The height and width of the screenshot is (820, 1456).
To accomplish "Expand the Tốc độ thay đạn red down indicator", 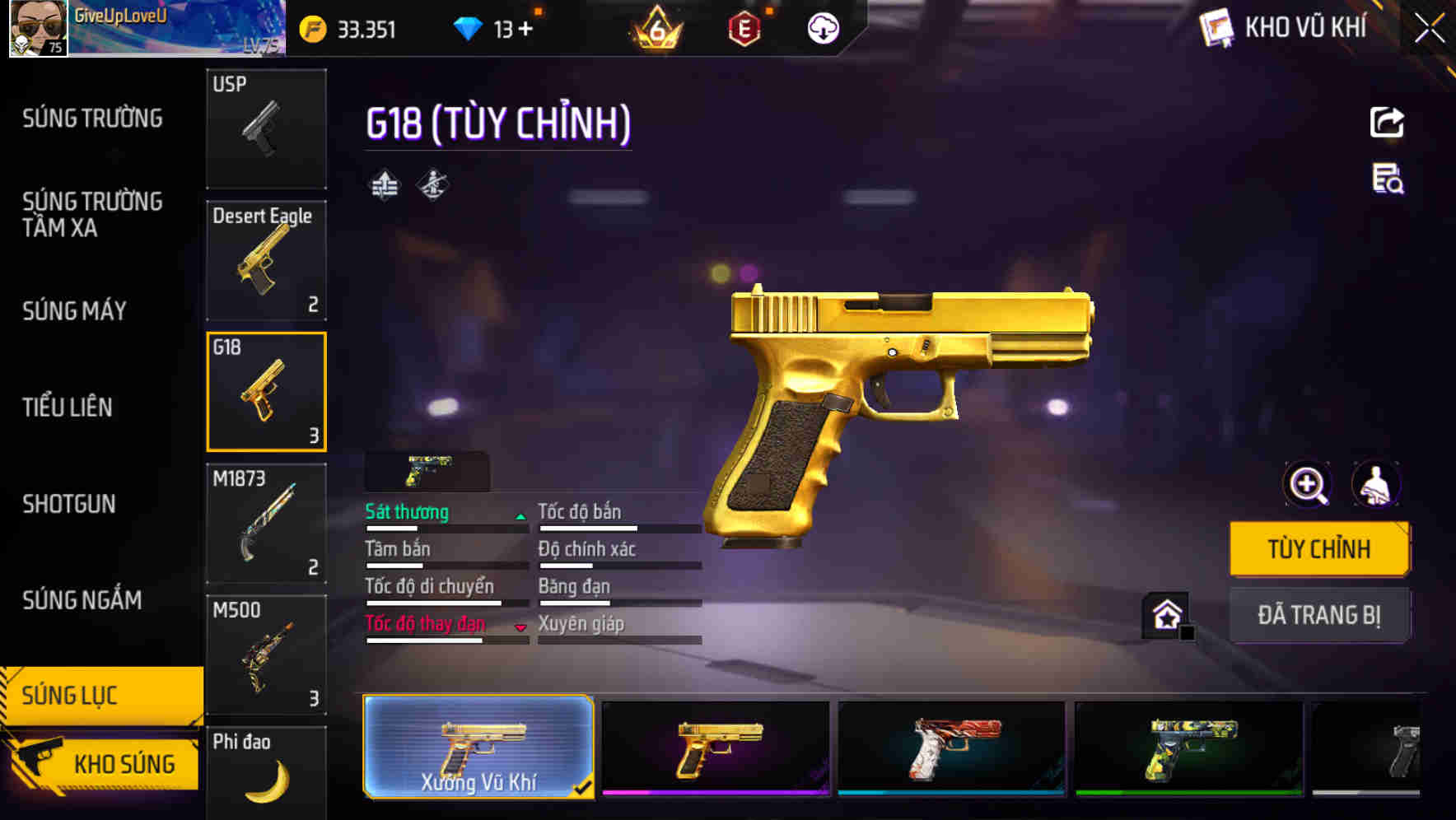I will click(520, 628).
